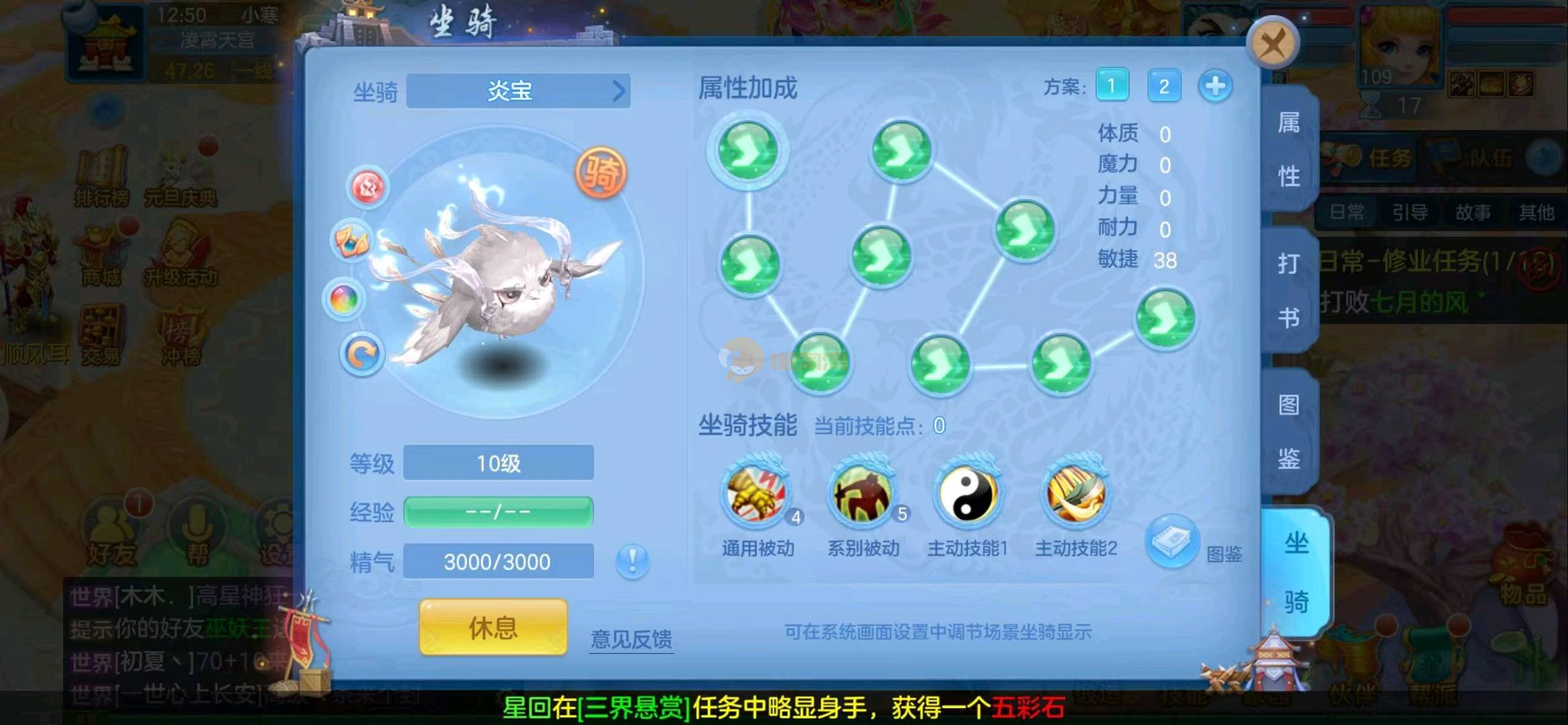Open the skill 图鉴 book button
This screenshot has height=725, width=1568.
pyautogui.click(x=1171, y=541)
